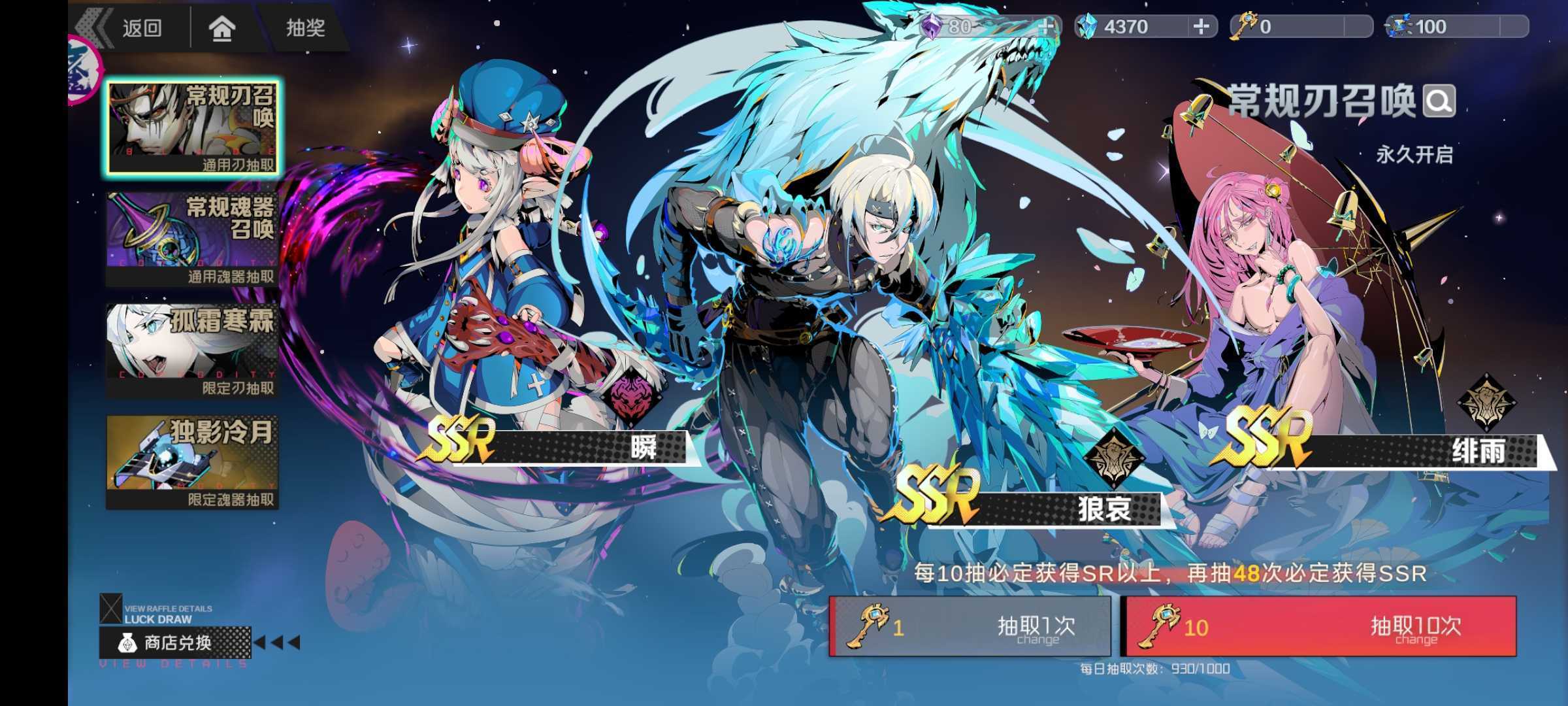Return to home via the house icon
This screenshot has height=706, width=1568.
click(222, 27)
